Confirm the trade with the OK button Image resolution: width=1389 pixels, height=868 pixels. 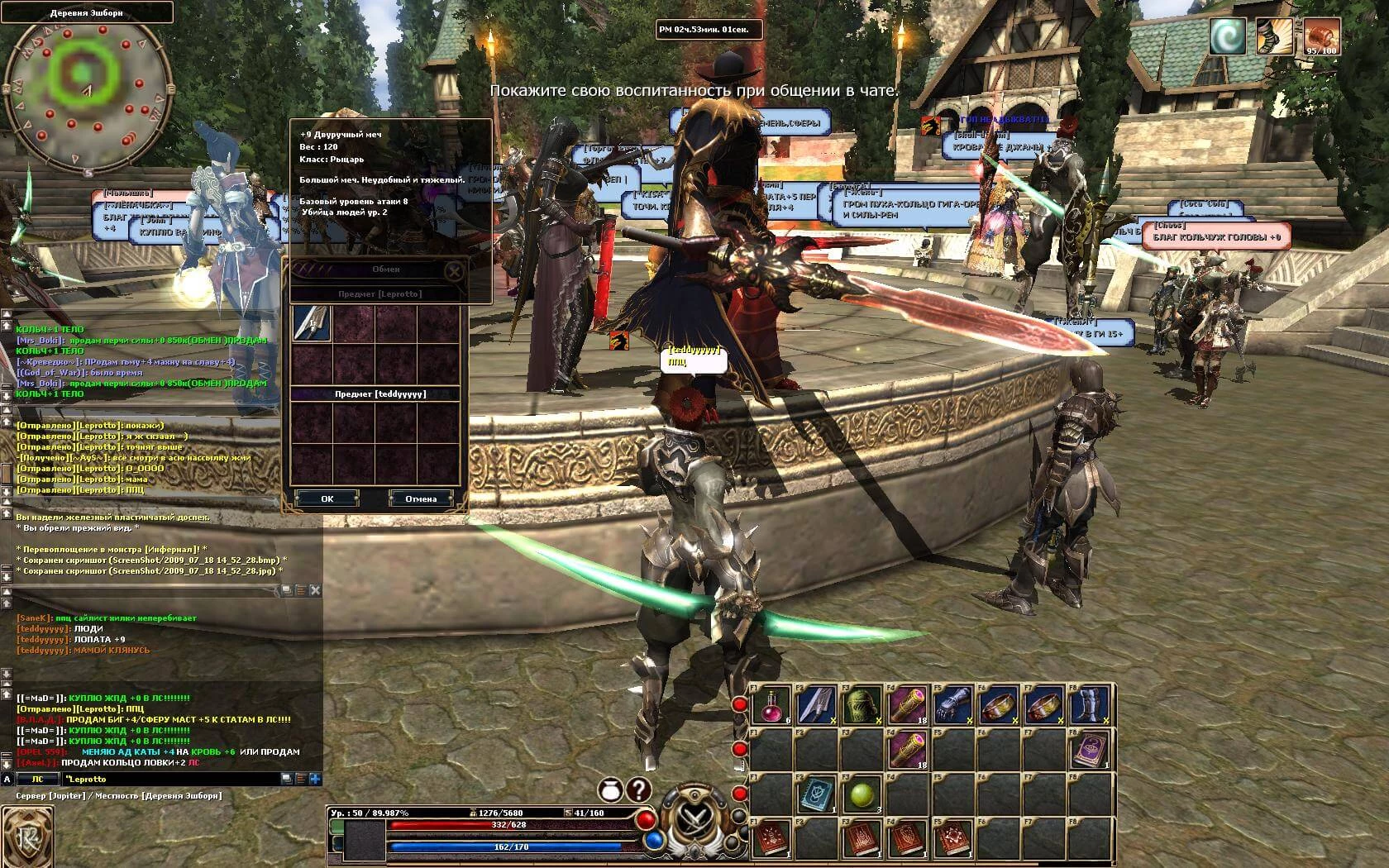point(327,498)
